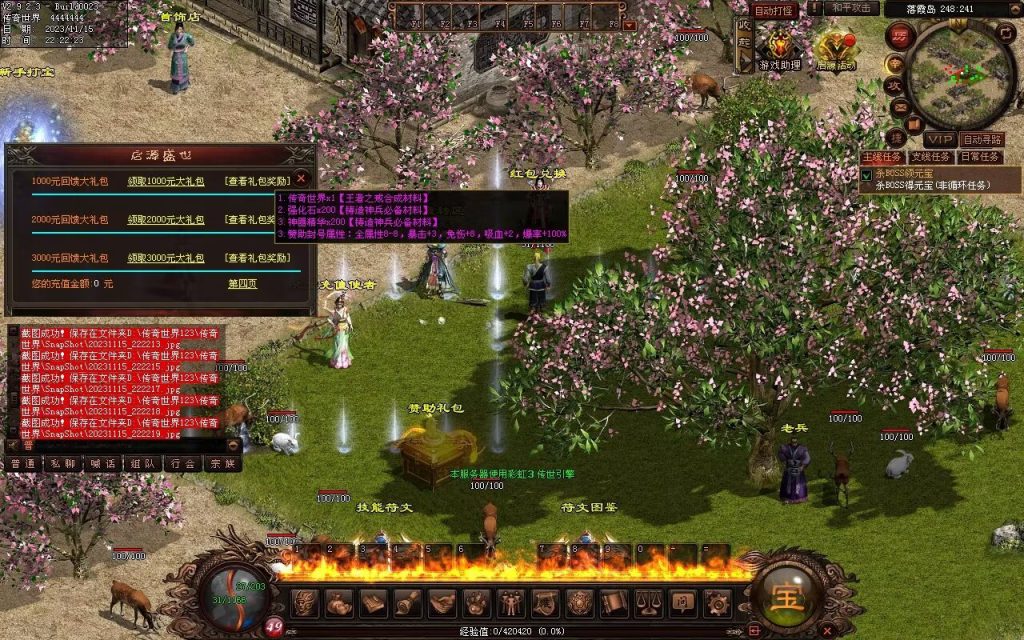This screenshot has width=1024, height=640.
Task: Open the balance scales icon in the bottom bar
Action: (647, 602)
